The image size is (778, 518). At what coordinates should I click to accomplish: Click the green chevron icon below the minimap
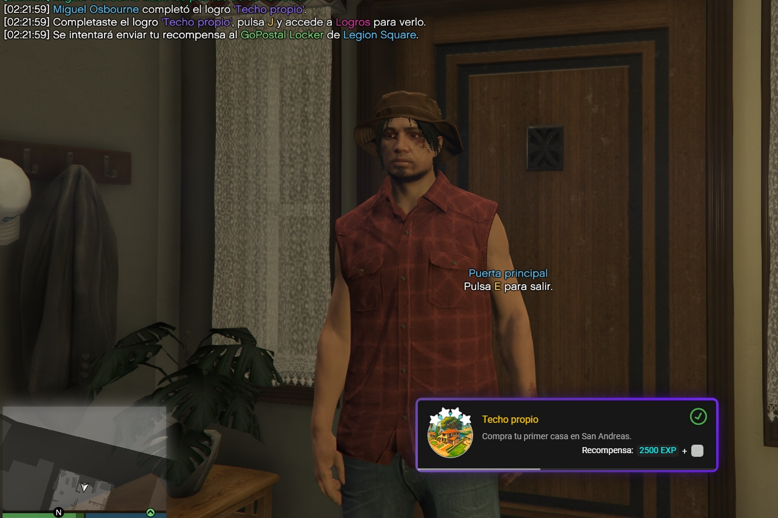(151, 513)
